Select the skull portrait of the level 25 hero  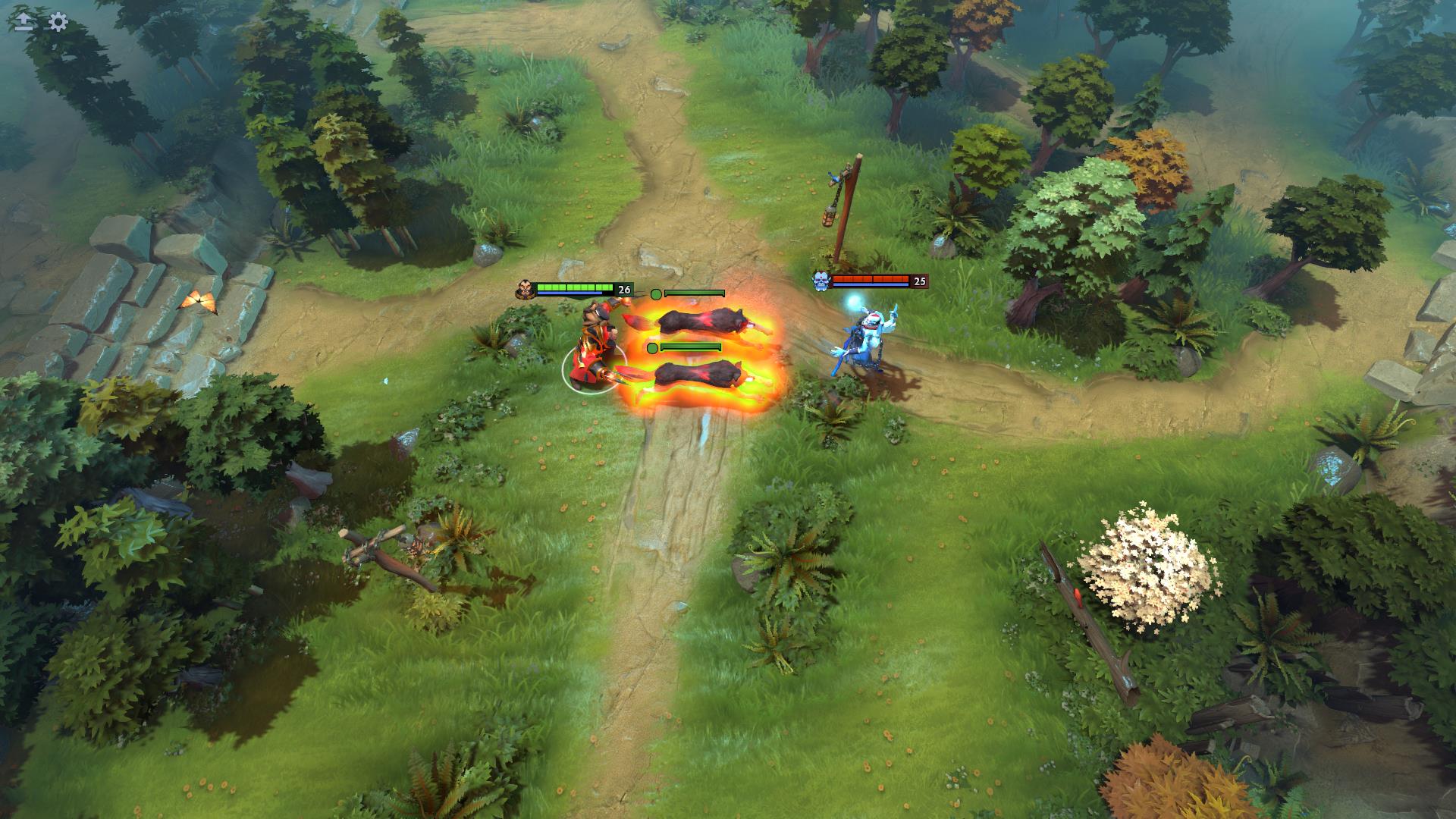click(x=821, y=280)
